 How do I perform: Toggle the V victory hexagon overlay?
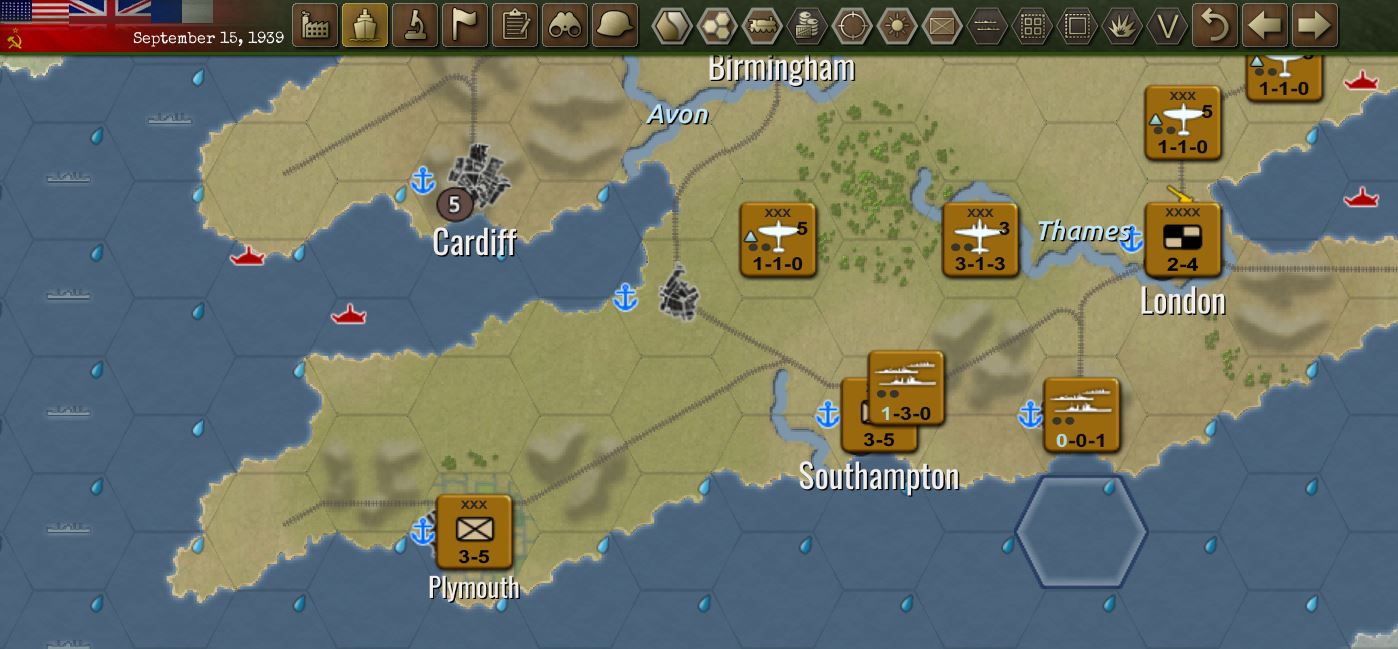[1167, 26]
